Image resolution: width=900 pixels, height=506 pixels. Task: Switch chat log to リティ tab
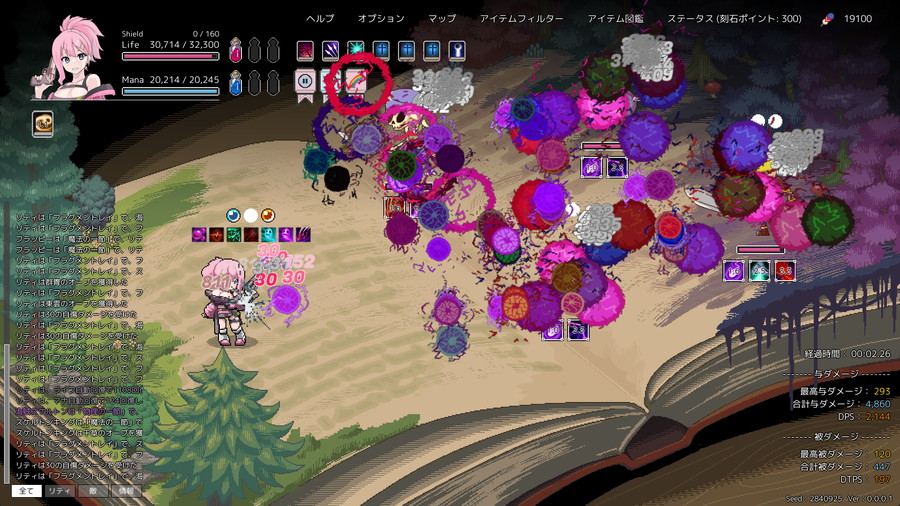(x=59, y=491)
